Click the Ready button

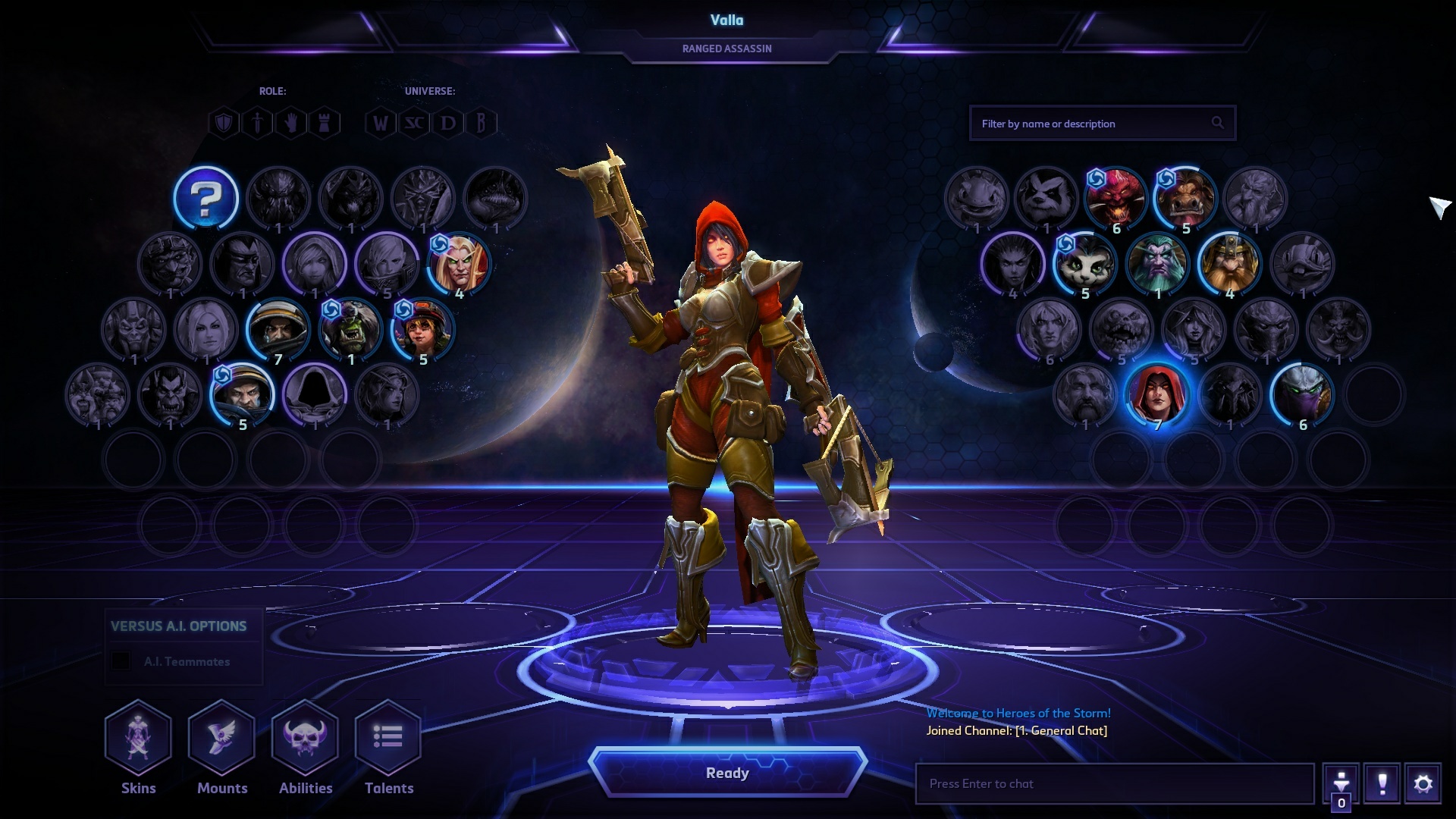[727, 773]
